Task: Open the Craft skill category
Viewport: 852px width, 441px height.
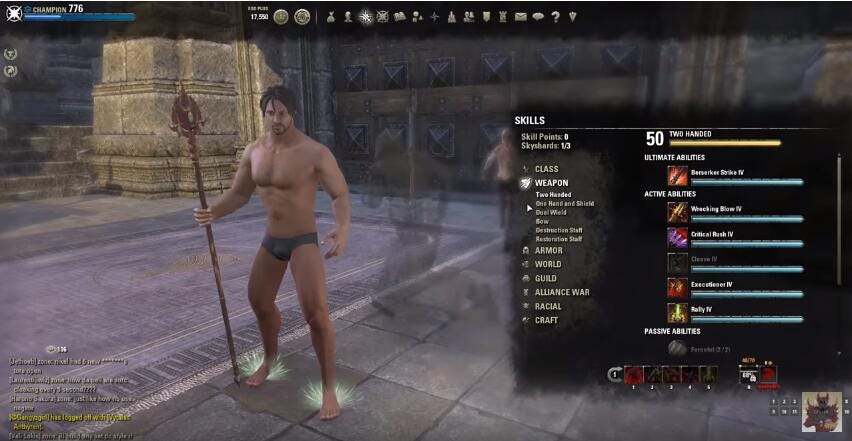Action: click(x=546, y=320)
